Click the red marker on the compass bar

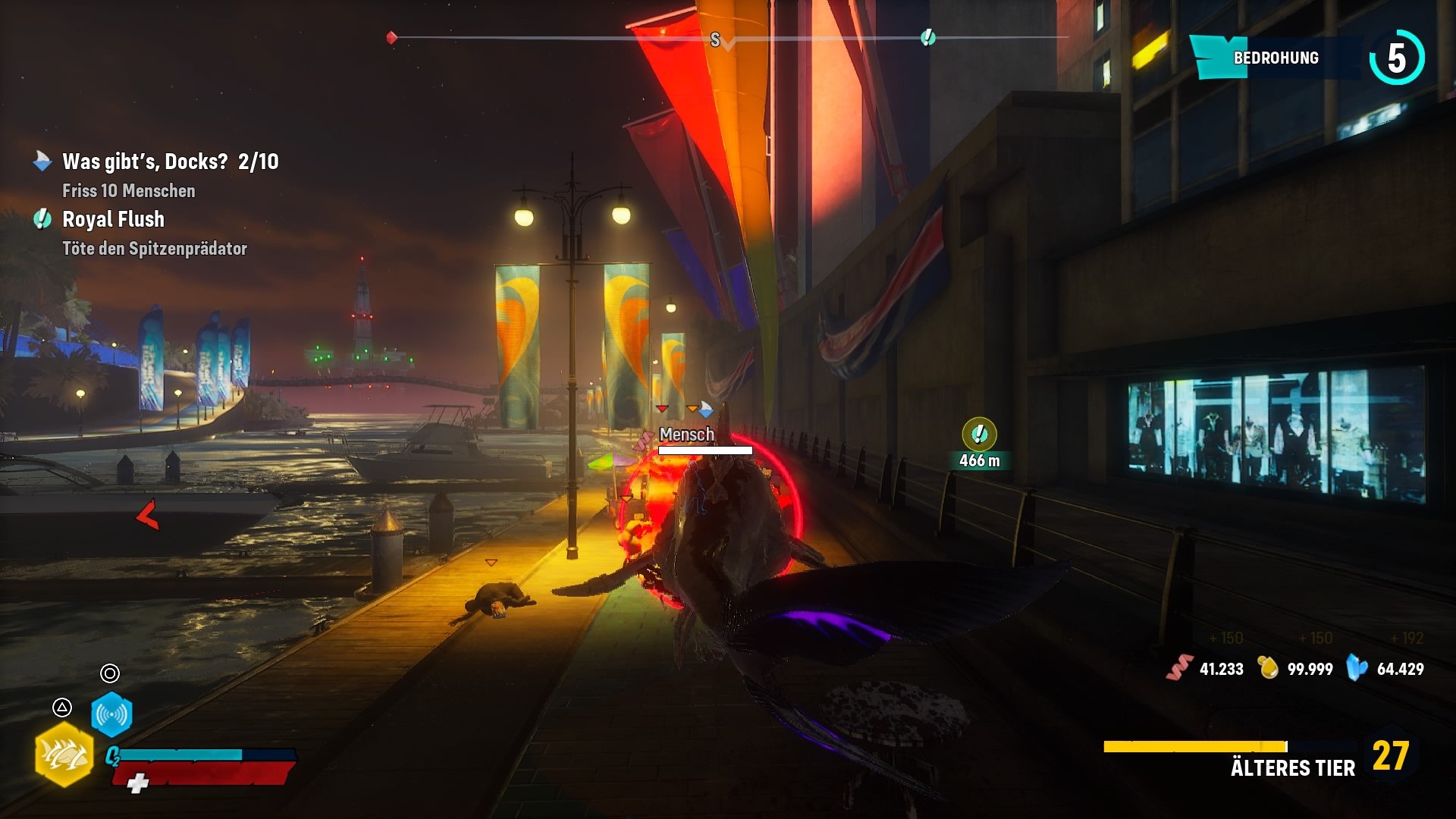pyautogui.click(x=392, y=37)
